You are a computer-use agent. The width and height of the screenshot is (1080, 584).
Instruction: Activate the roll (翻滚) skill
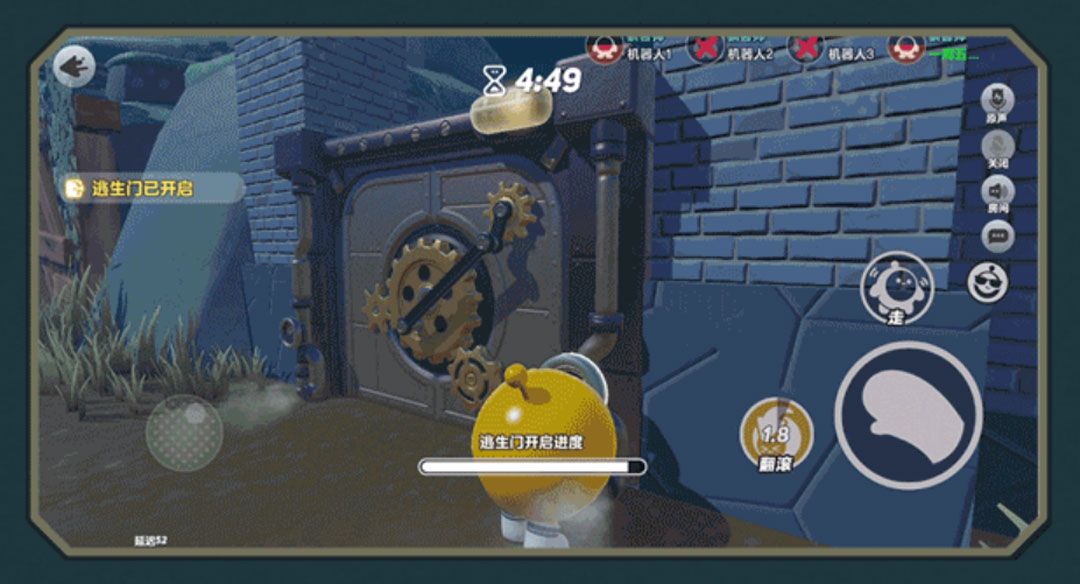(x=776, y=435)
